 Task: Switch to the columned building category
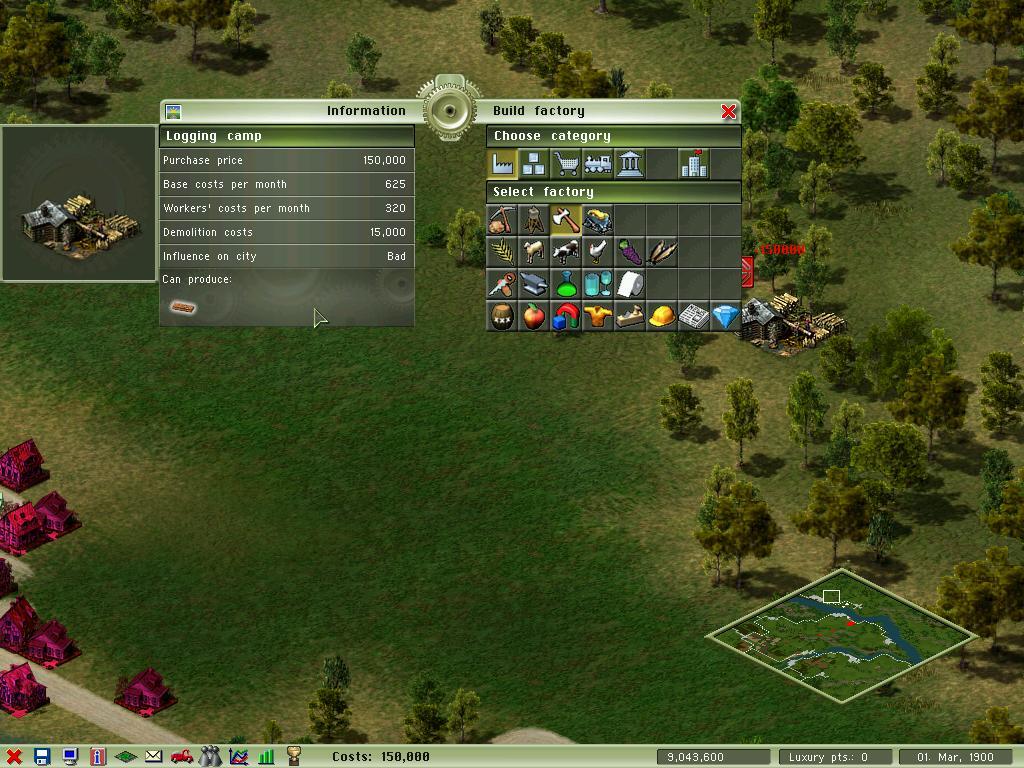(x=630, y=164)
